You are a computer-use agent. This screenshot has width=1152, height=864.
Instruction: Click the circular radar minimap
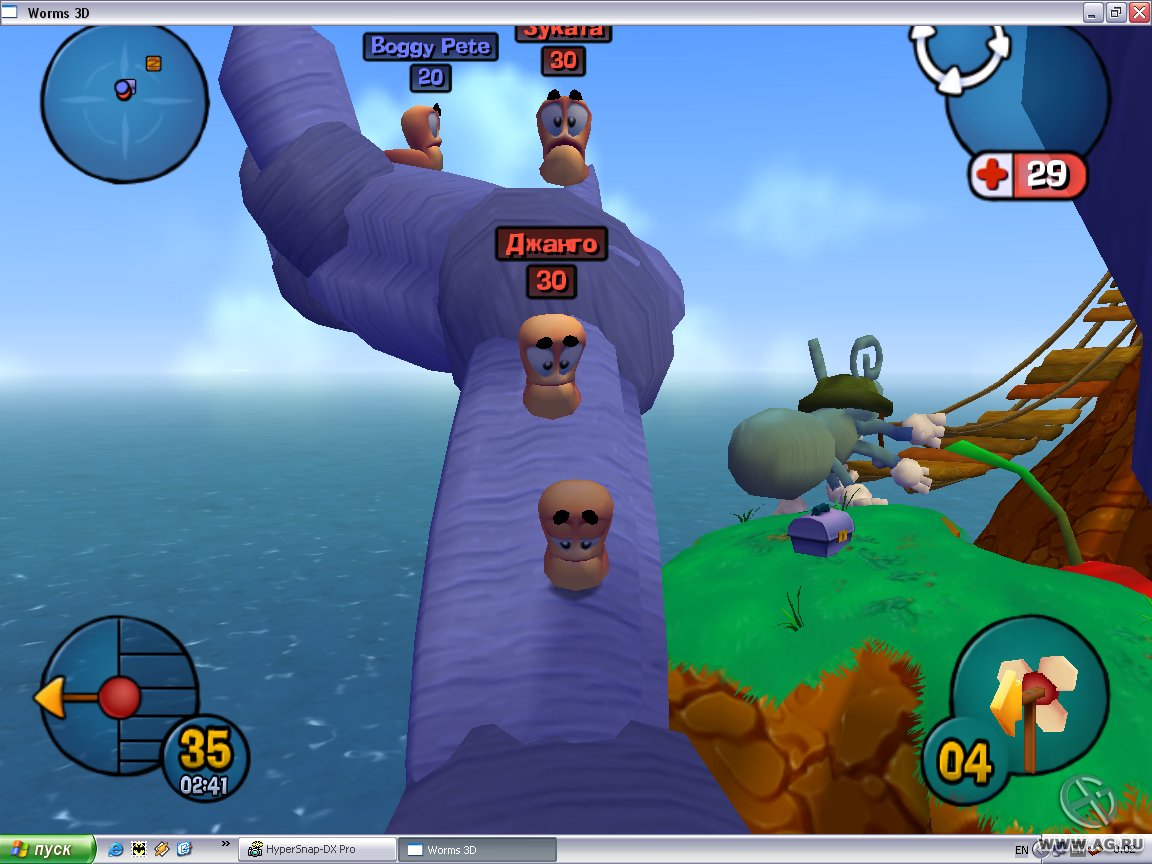(124, 101)
